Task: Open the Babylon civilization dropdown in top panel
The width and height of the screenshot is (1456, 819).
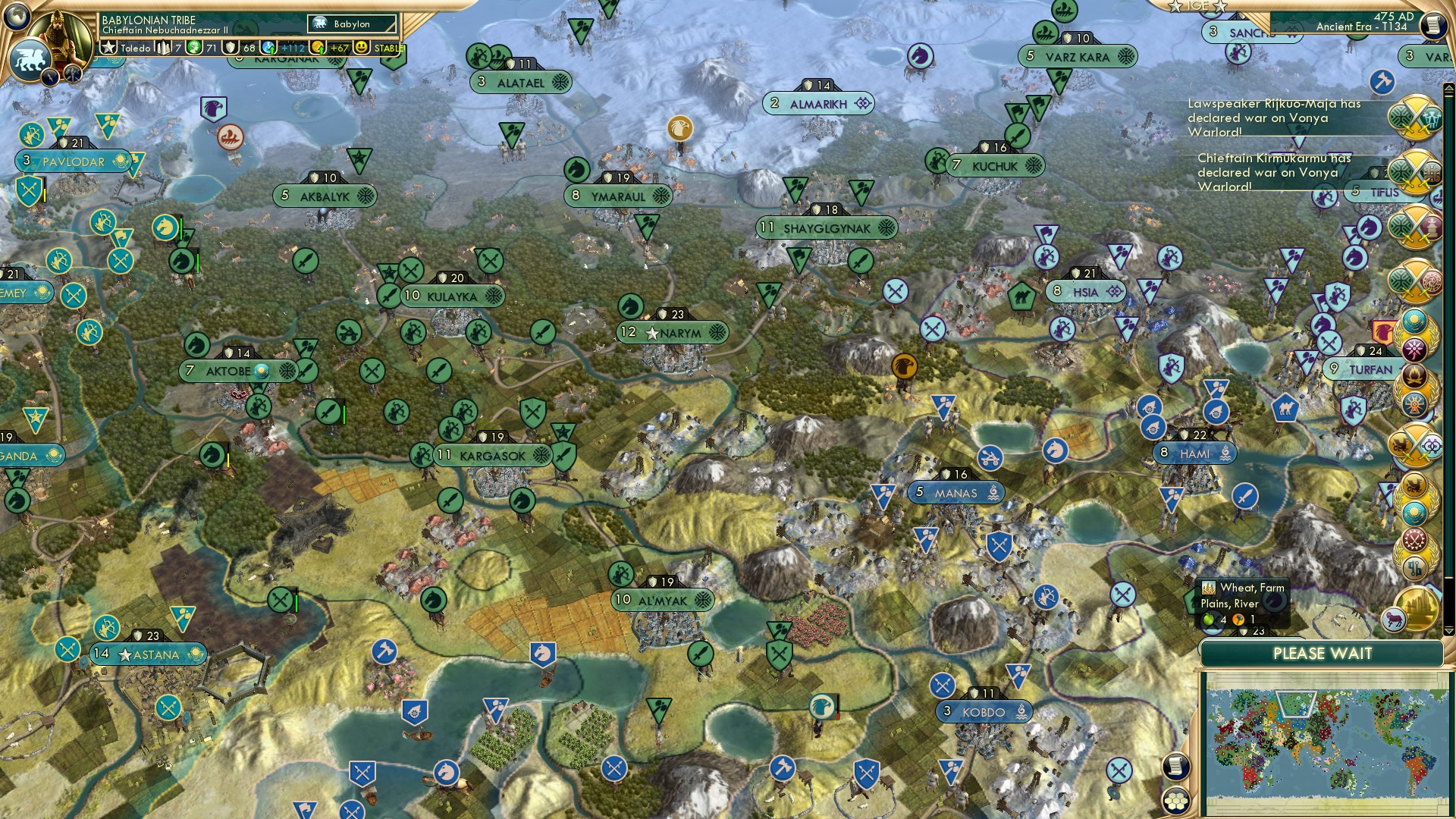Action: pyautogui.click(x=352, y=24)
